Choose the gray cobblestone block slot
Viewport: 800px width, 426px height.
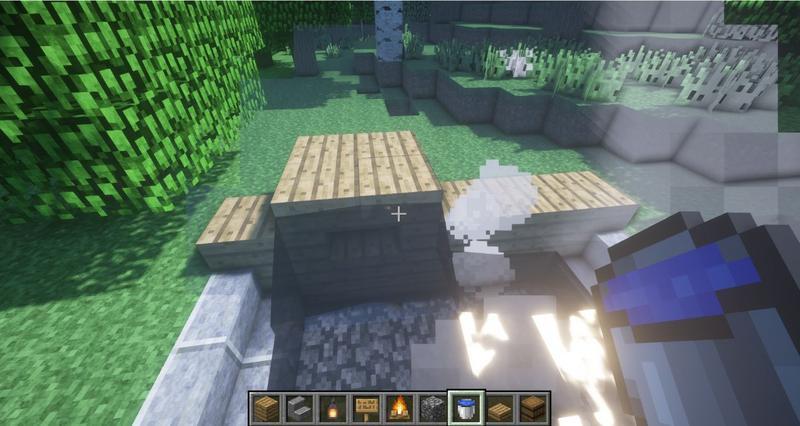click(434, 408)
